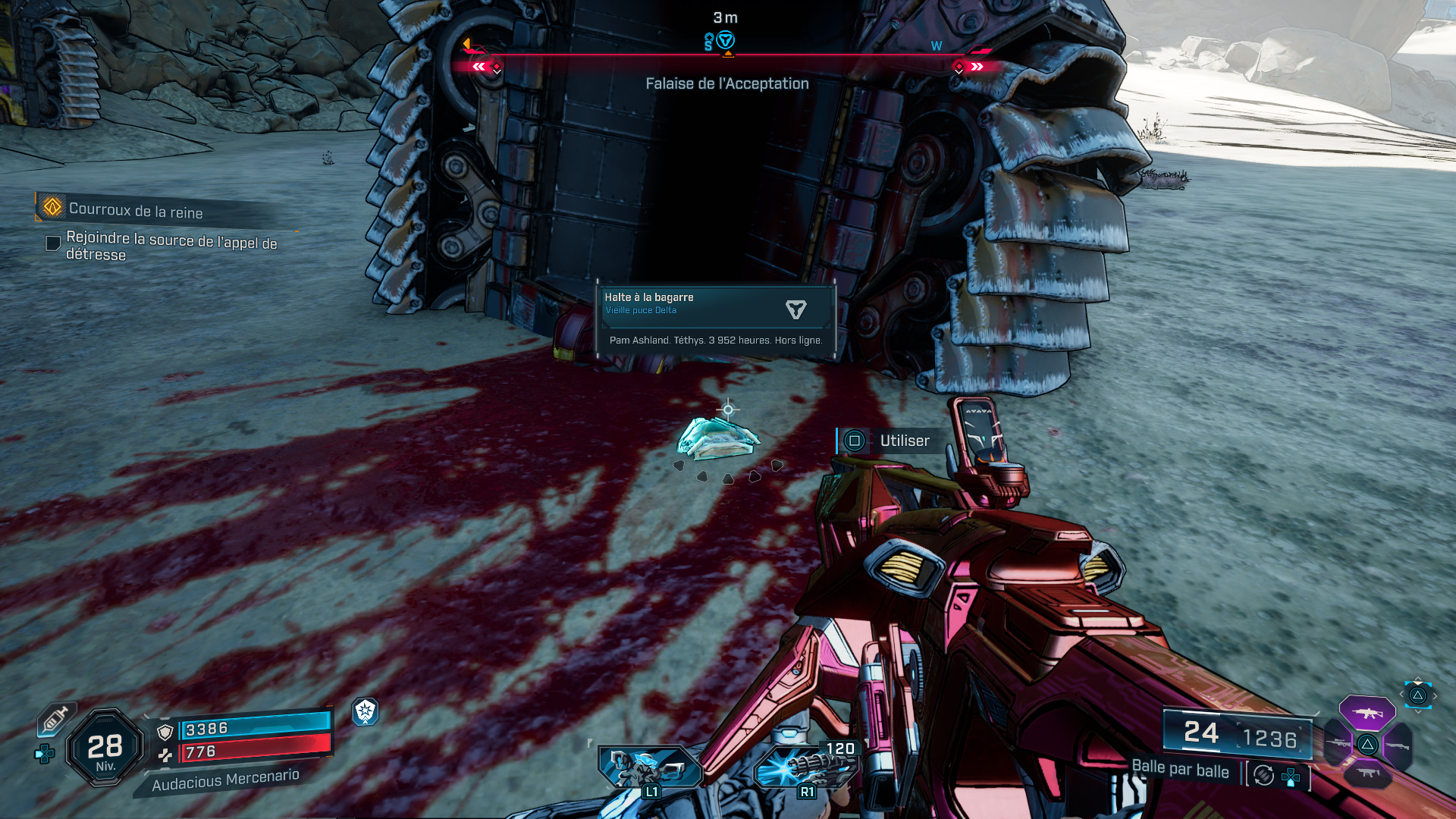
Task: Use the minigun heavy ordnance ability
Action: tap(807, 767)
